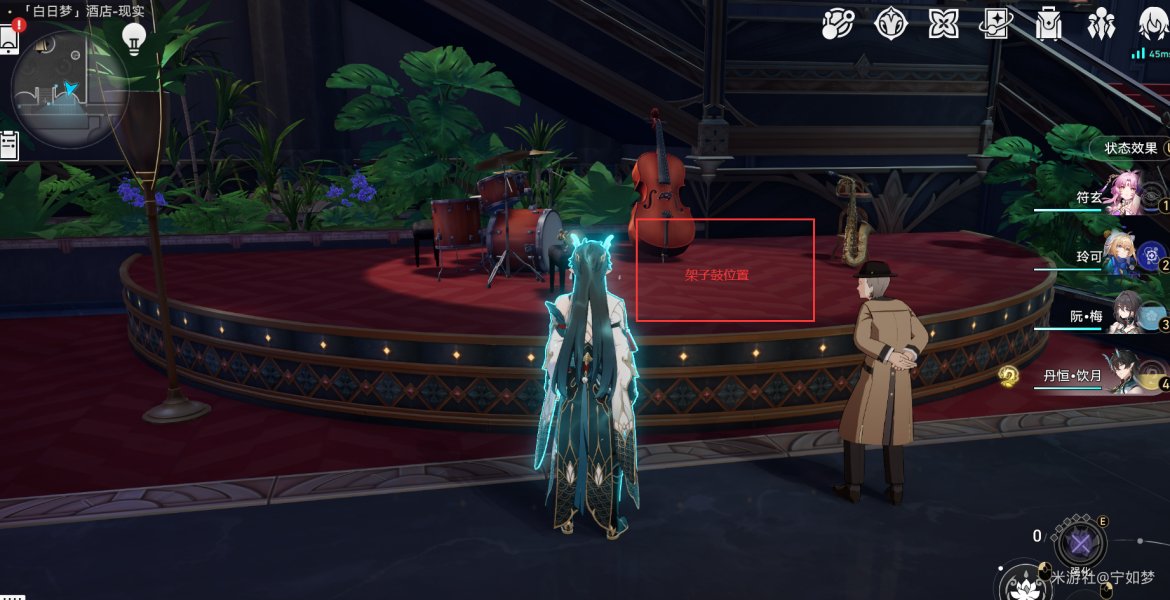Show the 状态效果 status effects panel
This screenshot has width=1170, height=600.
pos(1131,148)
